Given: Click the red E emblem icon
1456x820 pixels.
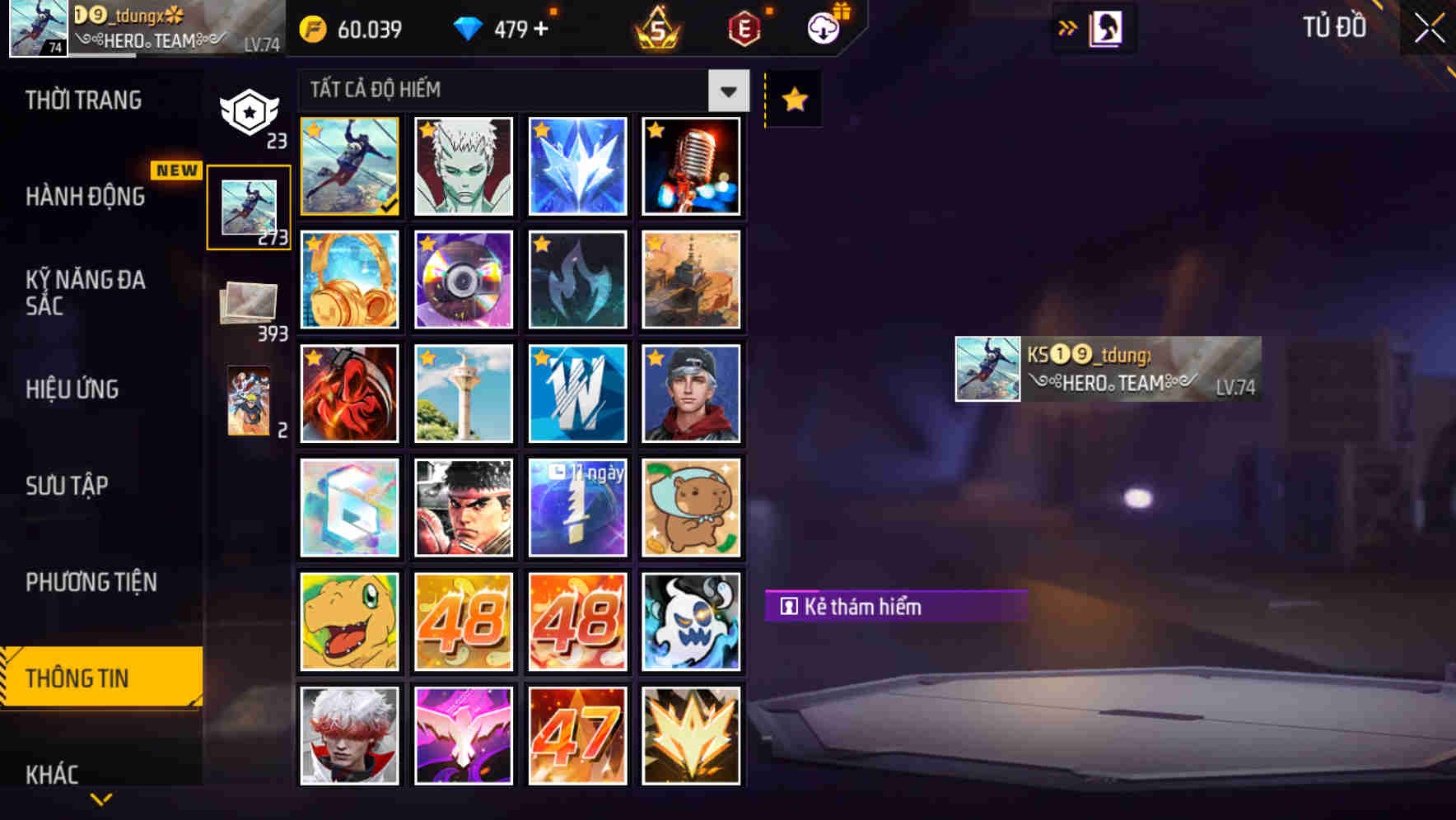Looking at the screenshot, I should [744, 27].
